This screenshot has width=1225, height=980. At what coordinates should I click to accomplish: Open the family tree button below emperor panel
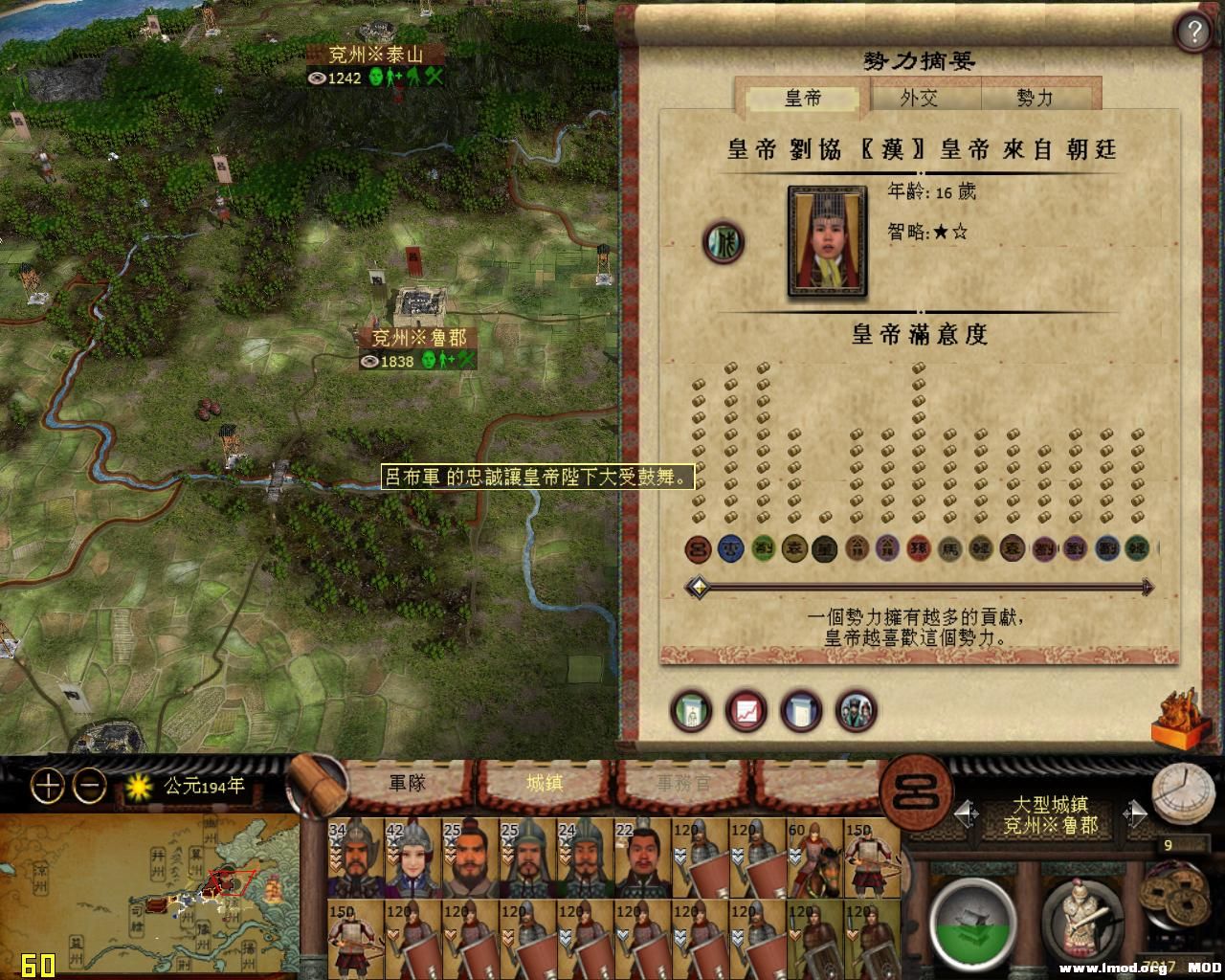691,712
